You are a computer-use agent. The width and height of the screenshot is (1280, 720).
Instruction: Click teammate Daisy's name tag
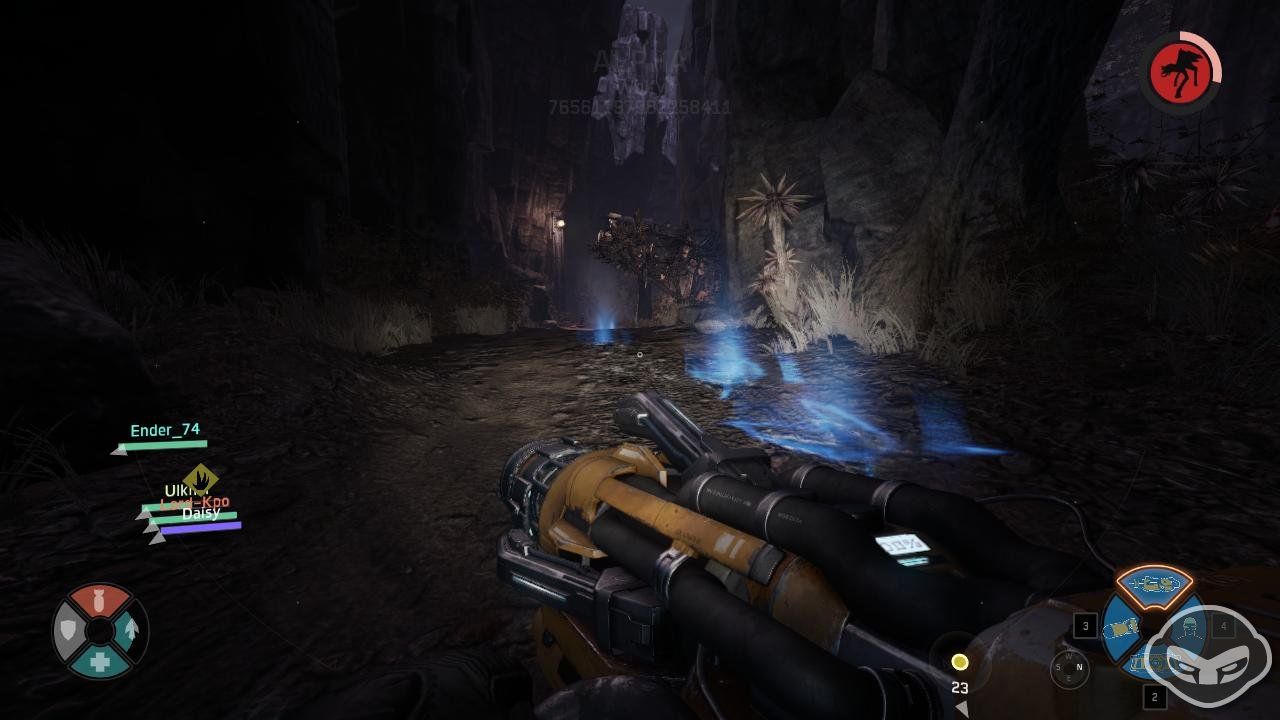pos(201,514)
